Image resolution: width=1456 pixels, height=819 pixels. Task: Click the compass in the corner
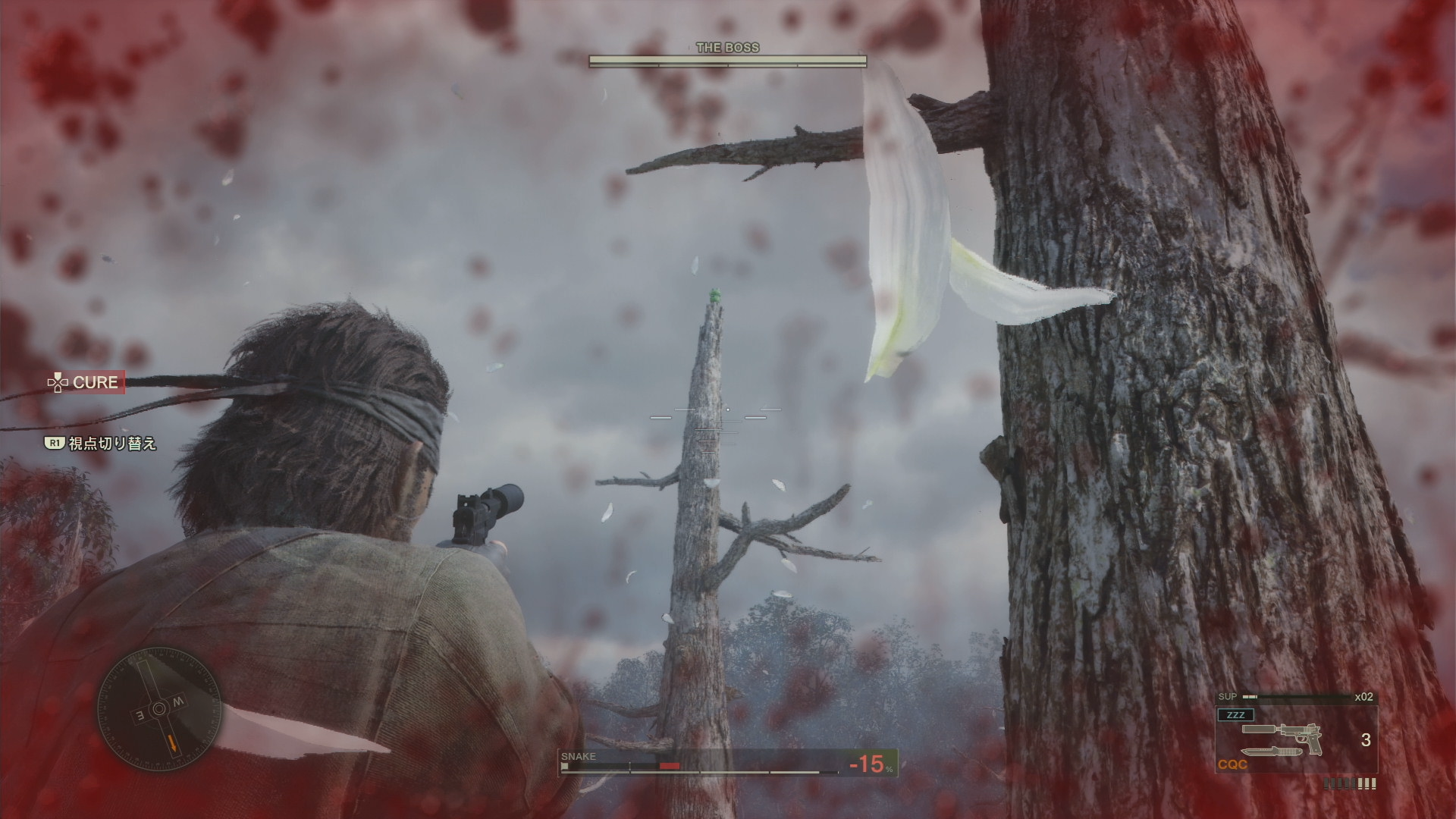(158, 708)
